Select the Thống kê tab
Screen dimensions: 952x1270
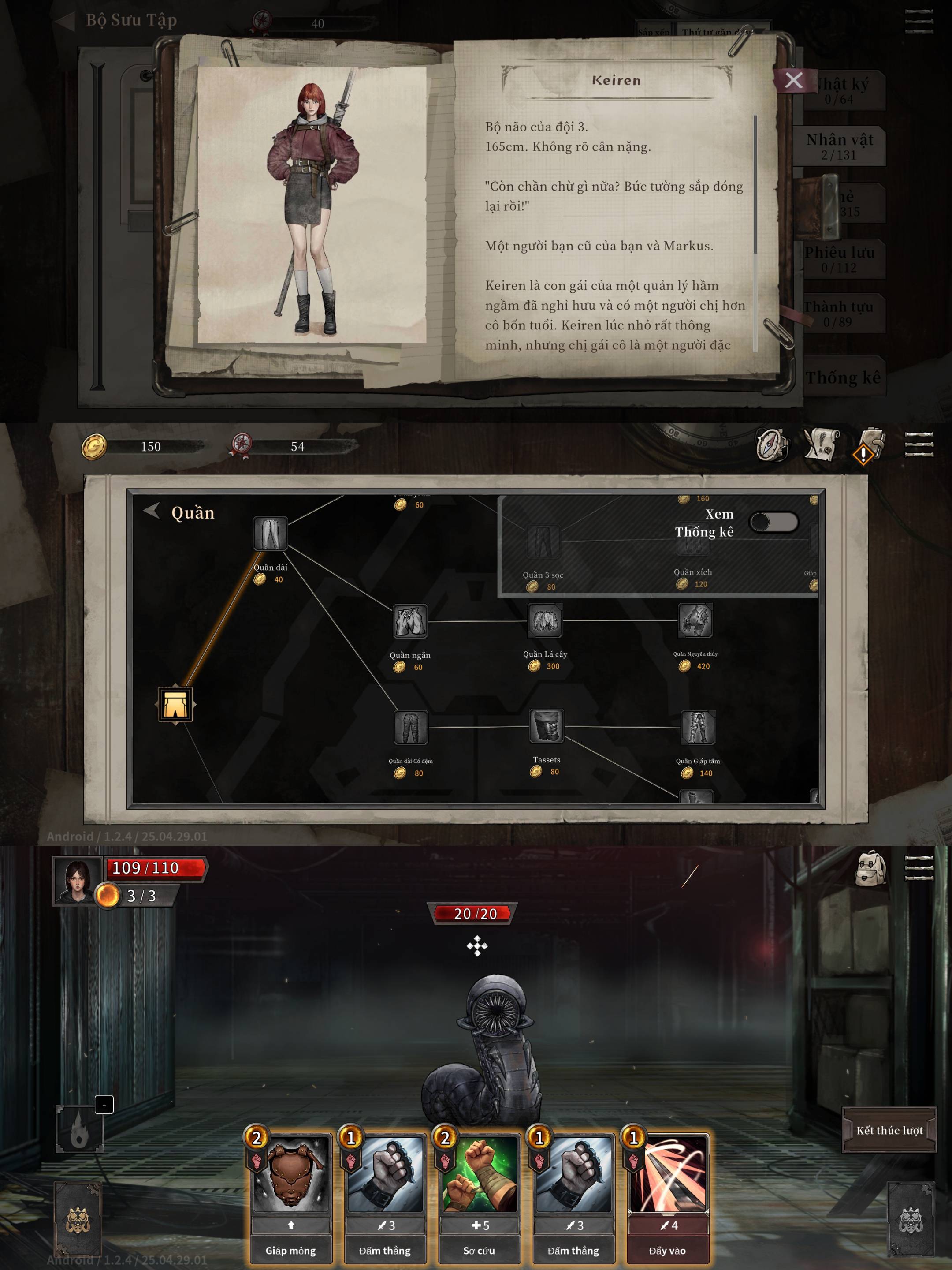(x=842, y=377)
